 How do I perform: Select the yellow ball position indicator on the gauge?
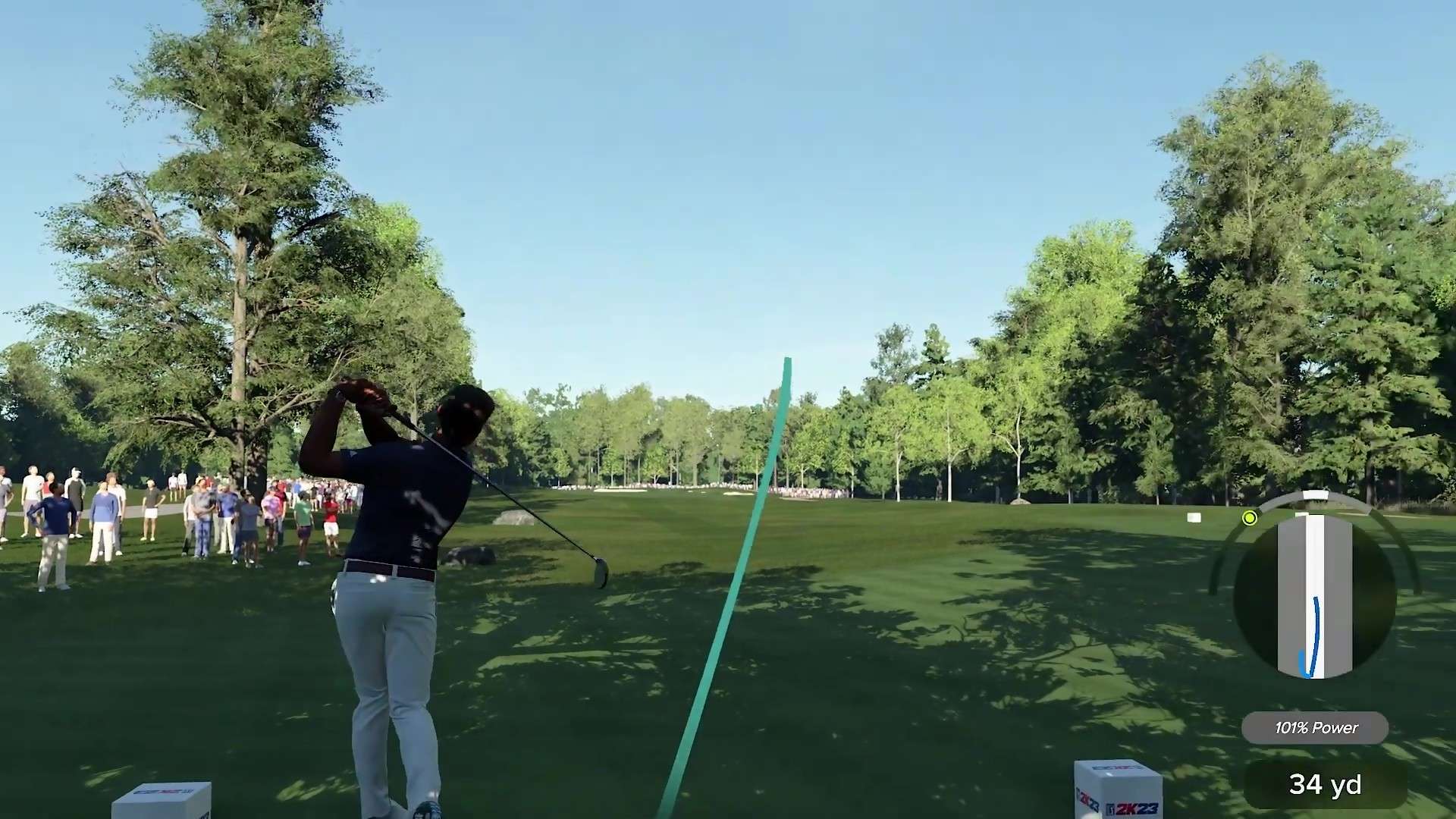pos(1250,517)
